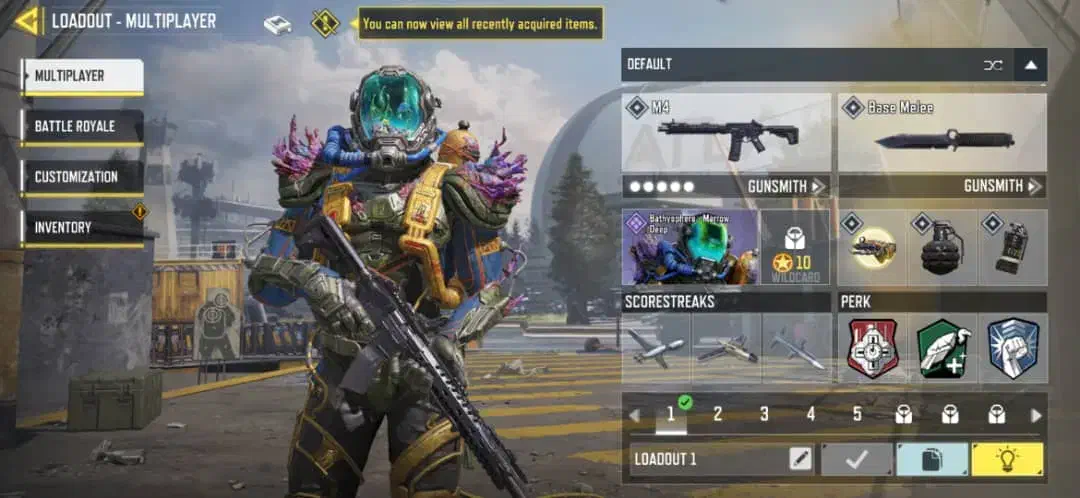Screen dimensions: 1080x498
Task: Rename Loadout 1 with the pencil icon
Action: pos(800,459)
